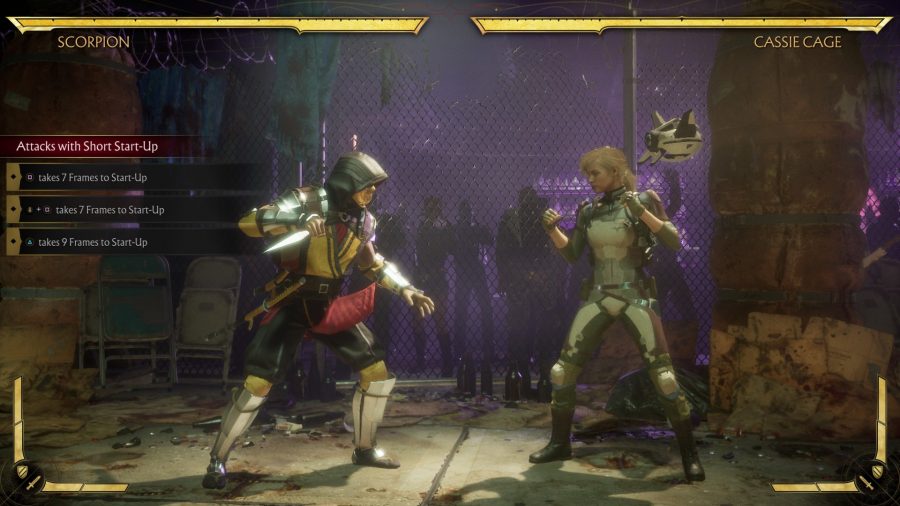Click Cassie Cage's sword offensive meter icon
The image size is (900, 506).
(x=867, y=484)
